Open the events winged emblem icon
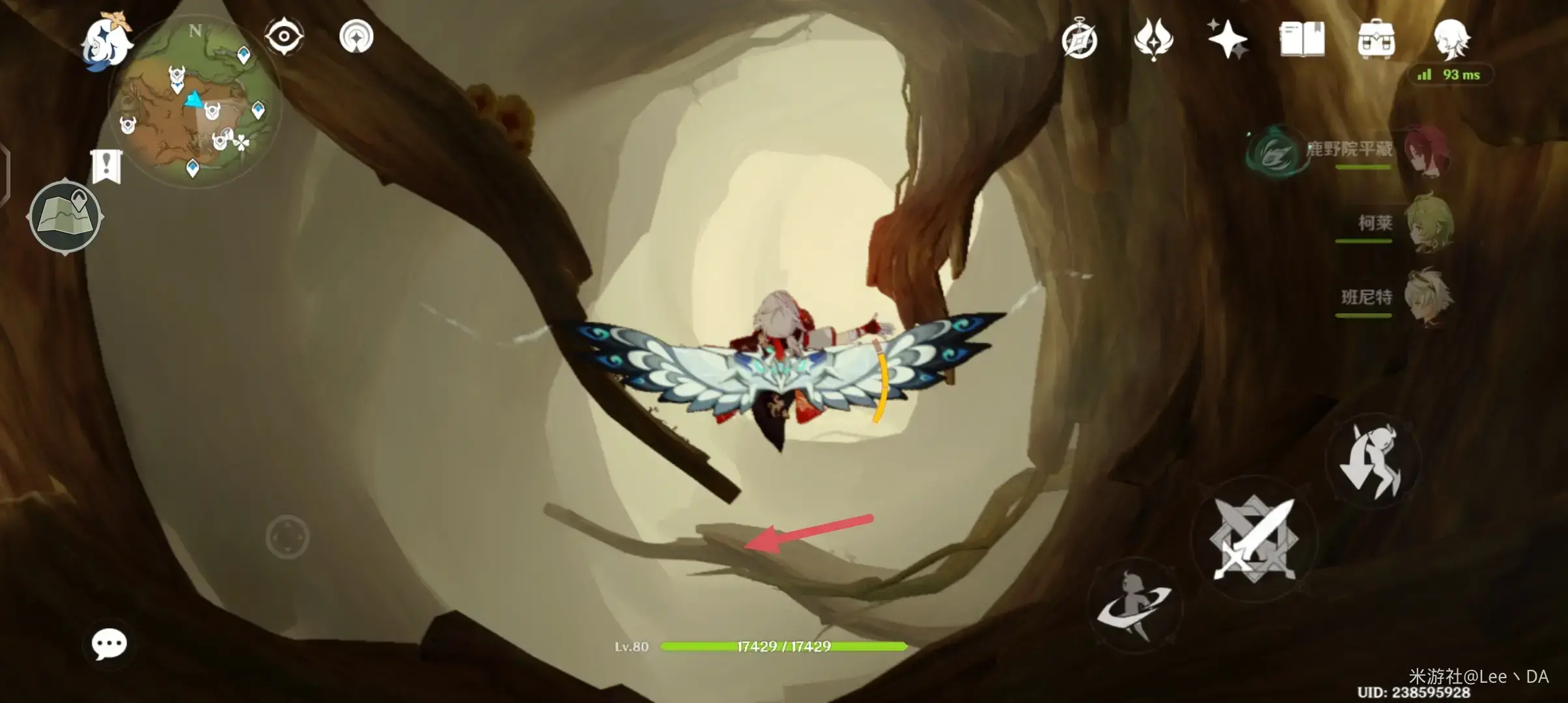Viewport: 1568px width, 703px height. [1153, 39]
